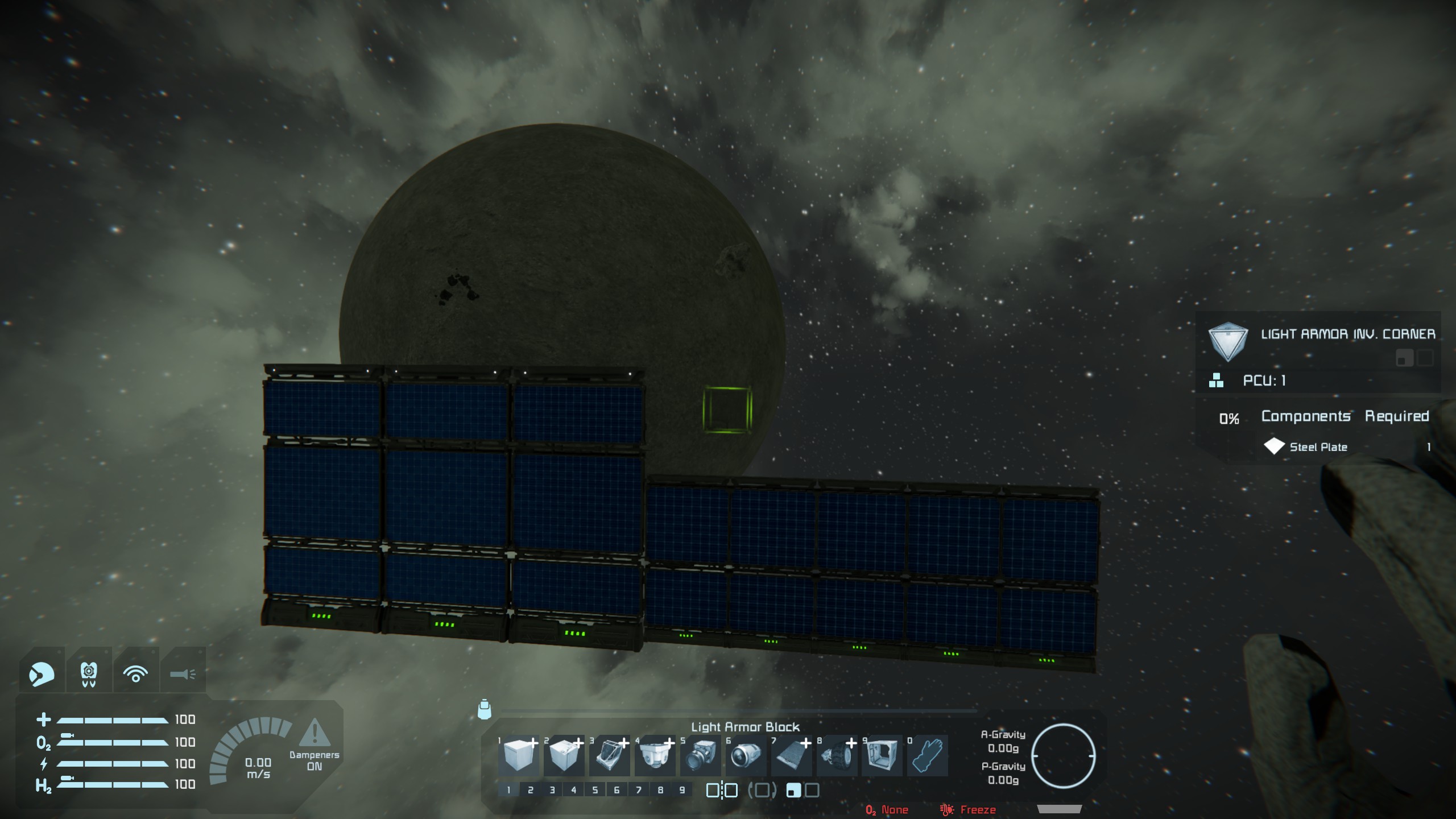Pick the wheel suspension block in slot 8
The height and width of the screenshot is (819, 1456).
tap(837, 755)
